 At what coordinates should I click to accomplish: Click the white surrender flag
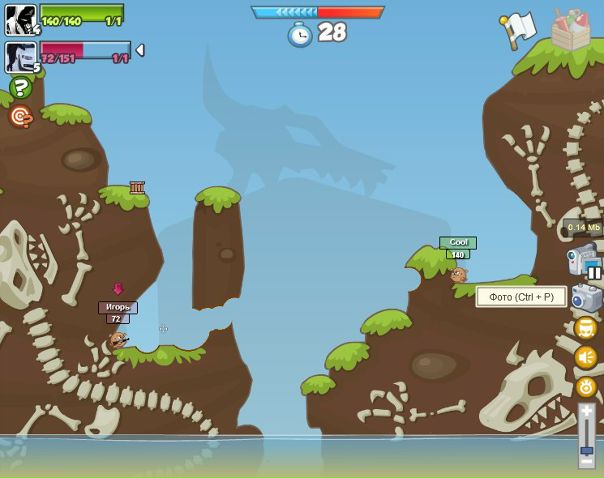519,29
